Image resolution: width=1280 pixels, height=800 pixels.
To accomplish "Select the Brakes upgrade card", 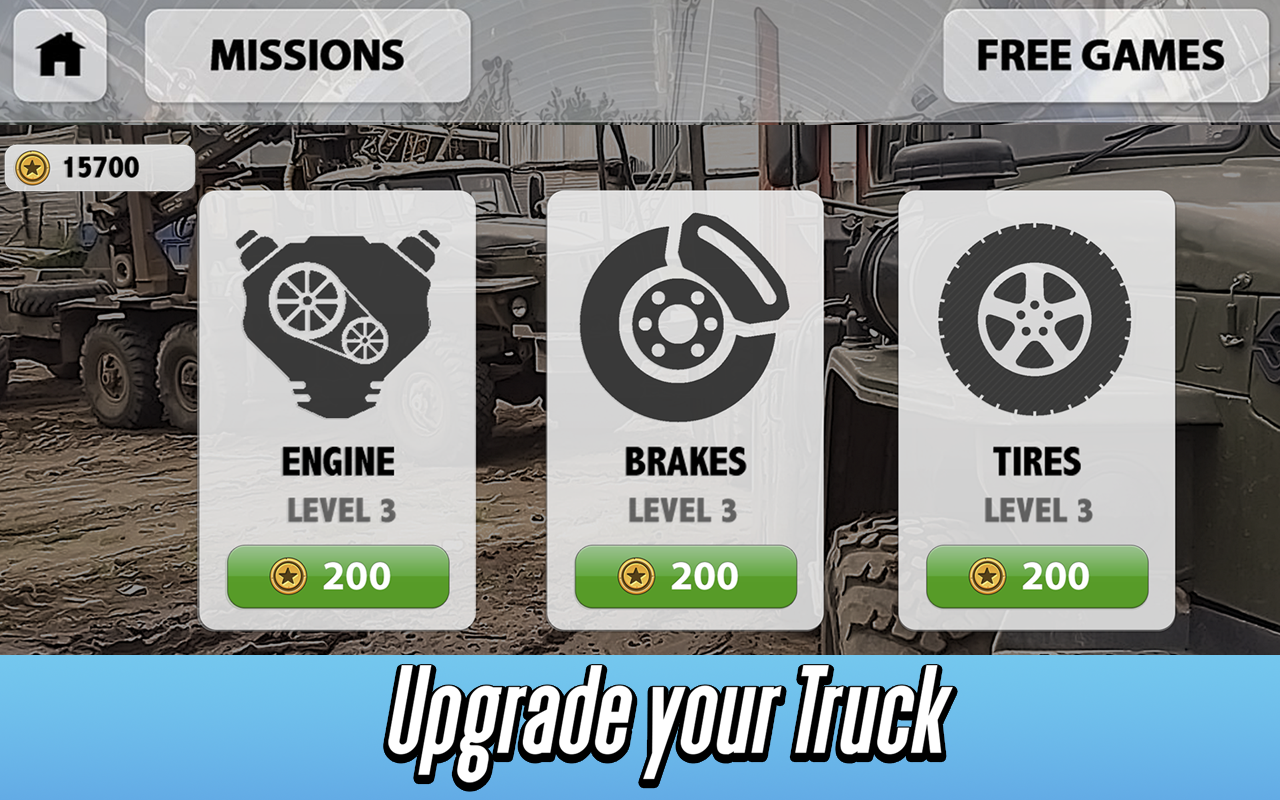I will coord(684,410).
